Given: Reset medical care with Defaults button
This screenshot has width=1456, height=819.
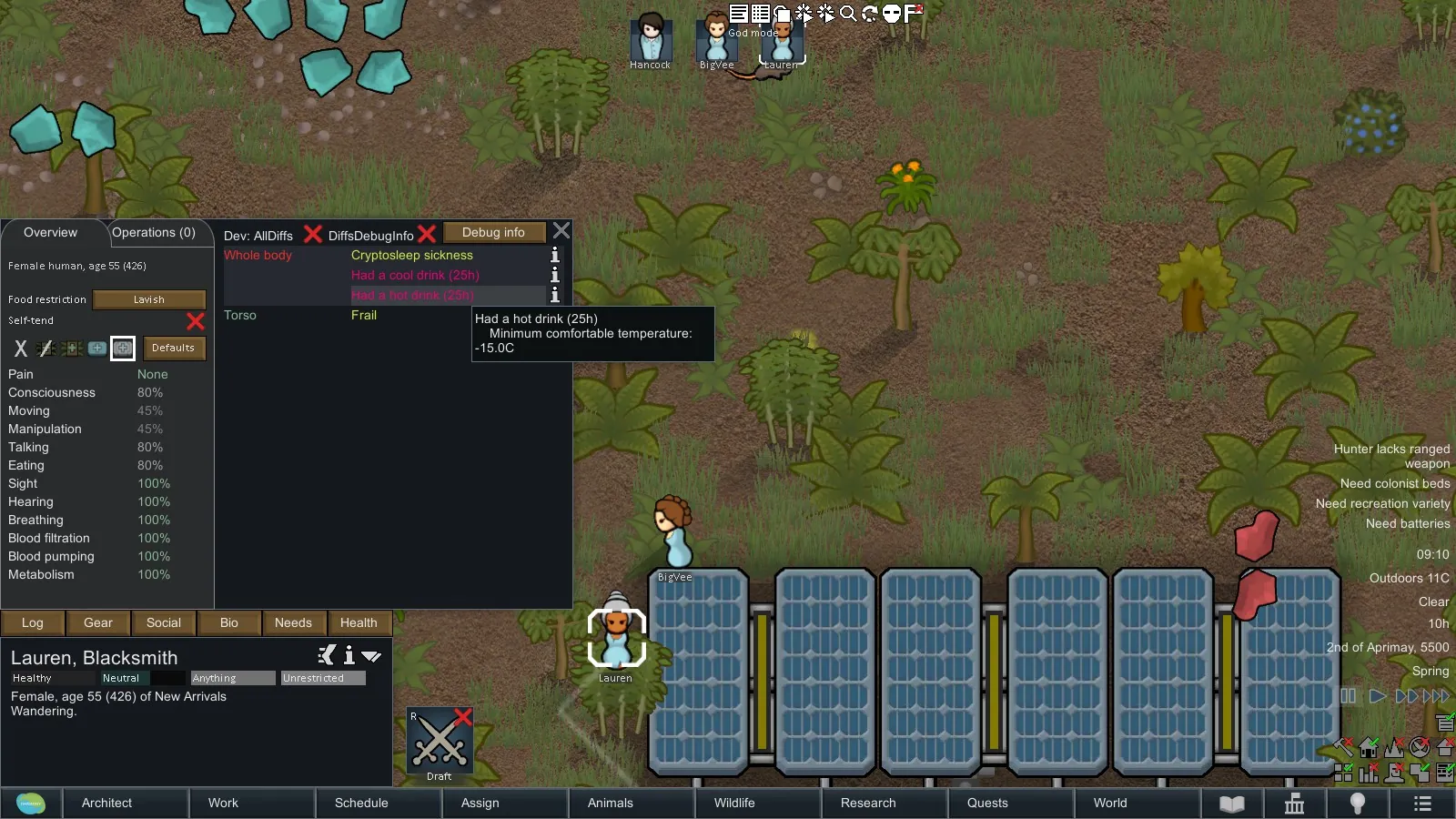Looking at the screenshot, I should tap(173, 349).
